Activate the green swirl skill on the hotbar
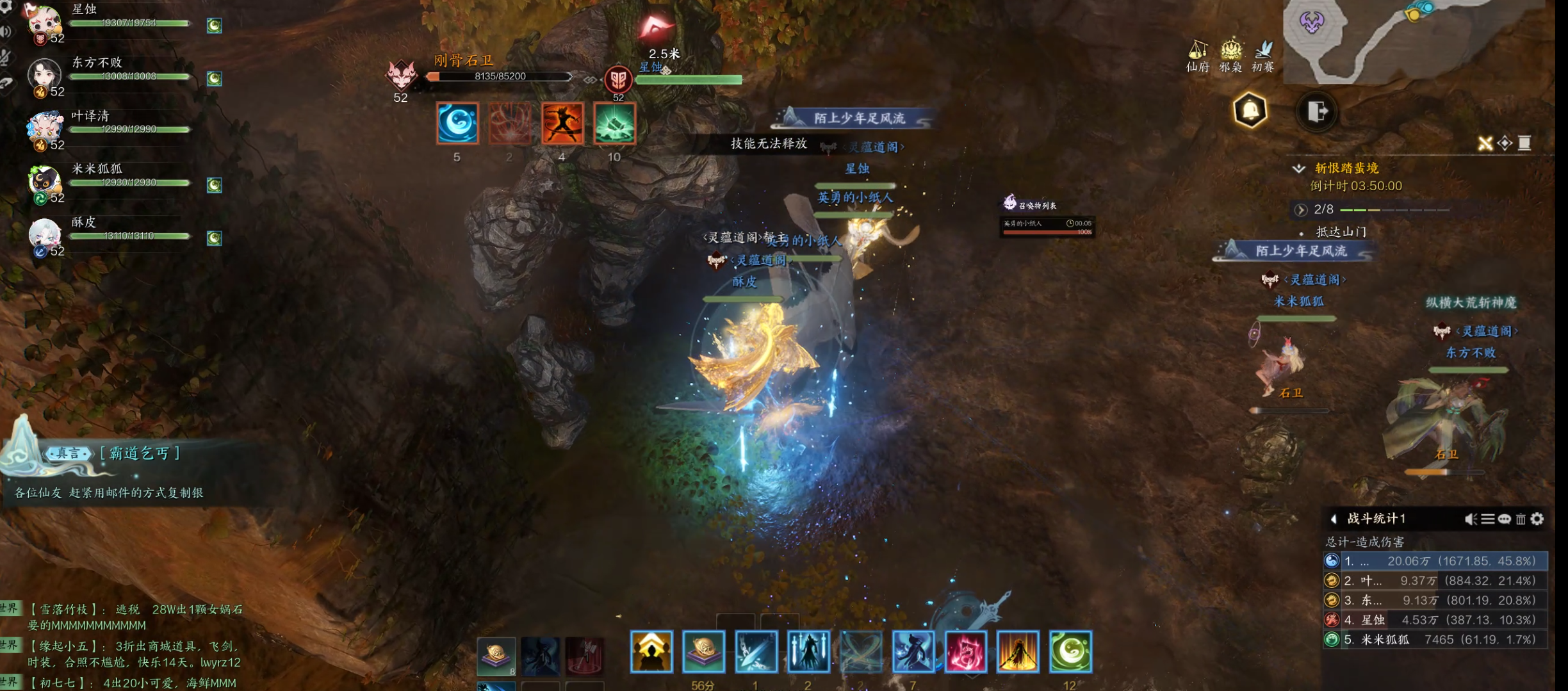1568x691 pixels. (1070, 652)
